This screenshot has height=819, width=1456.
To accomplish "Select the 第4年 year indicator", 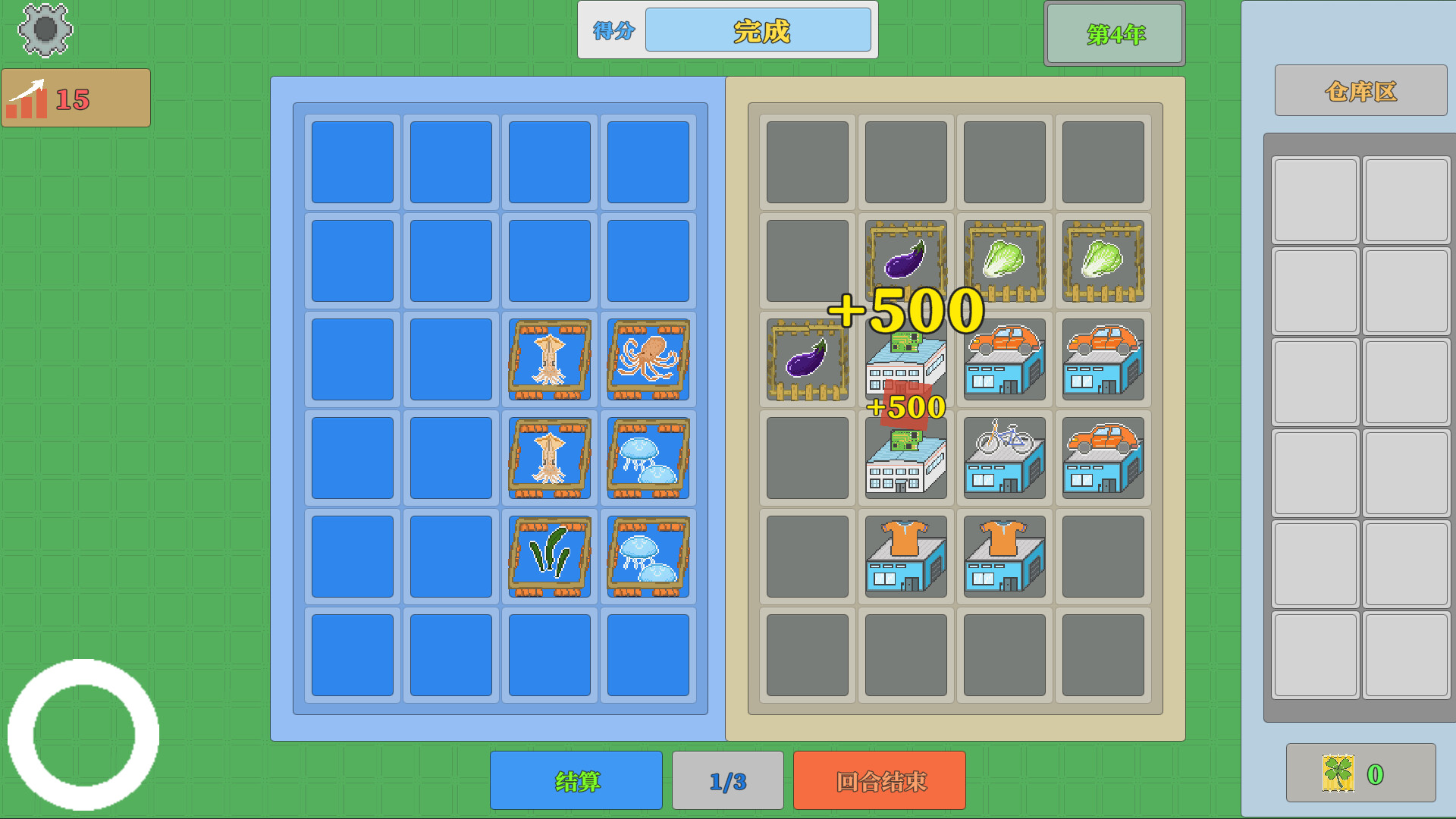I will 1113,33.
